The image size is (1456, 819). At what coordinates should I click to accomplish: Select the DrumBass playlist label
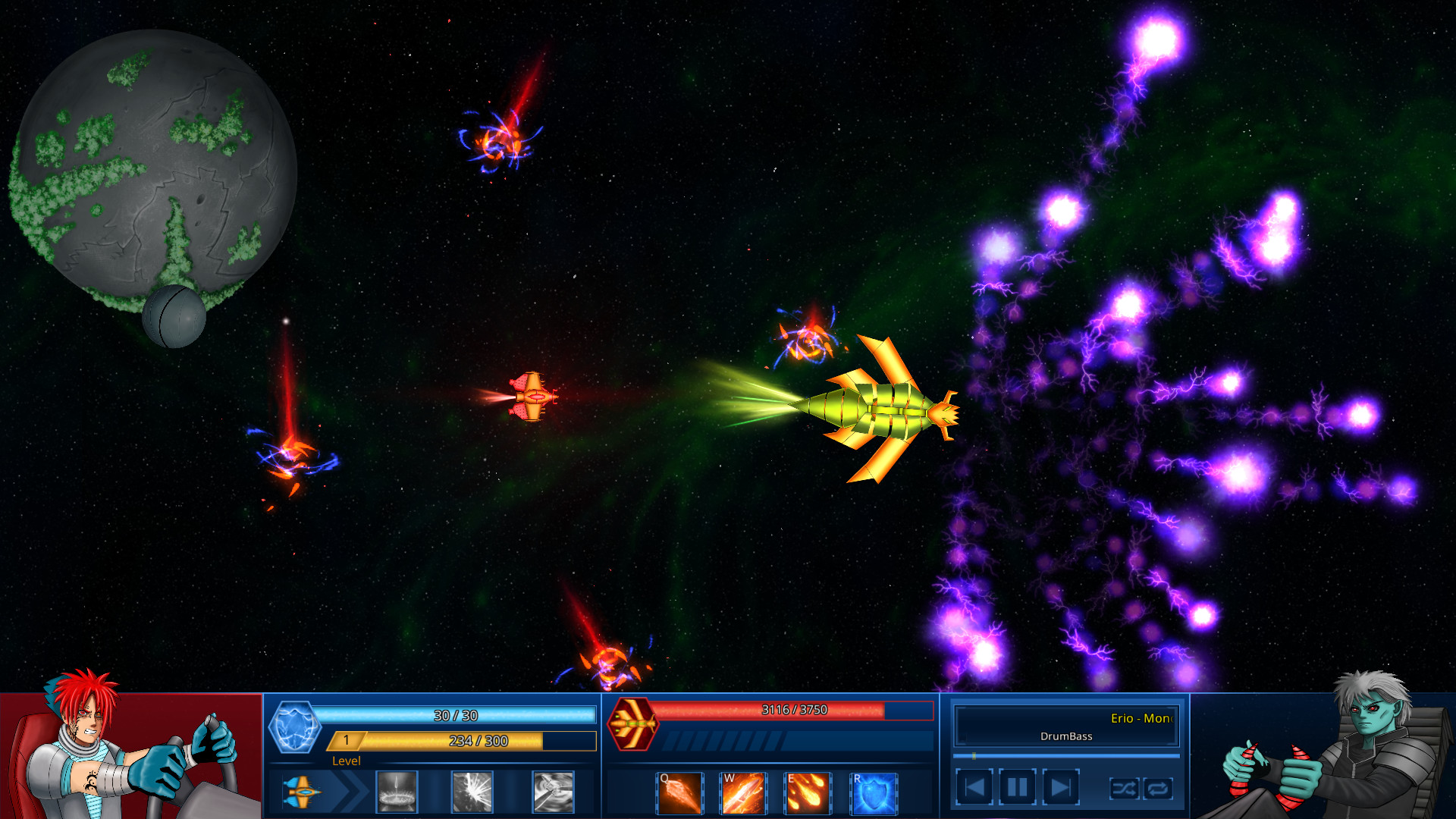1065,736
